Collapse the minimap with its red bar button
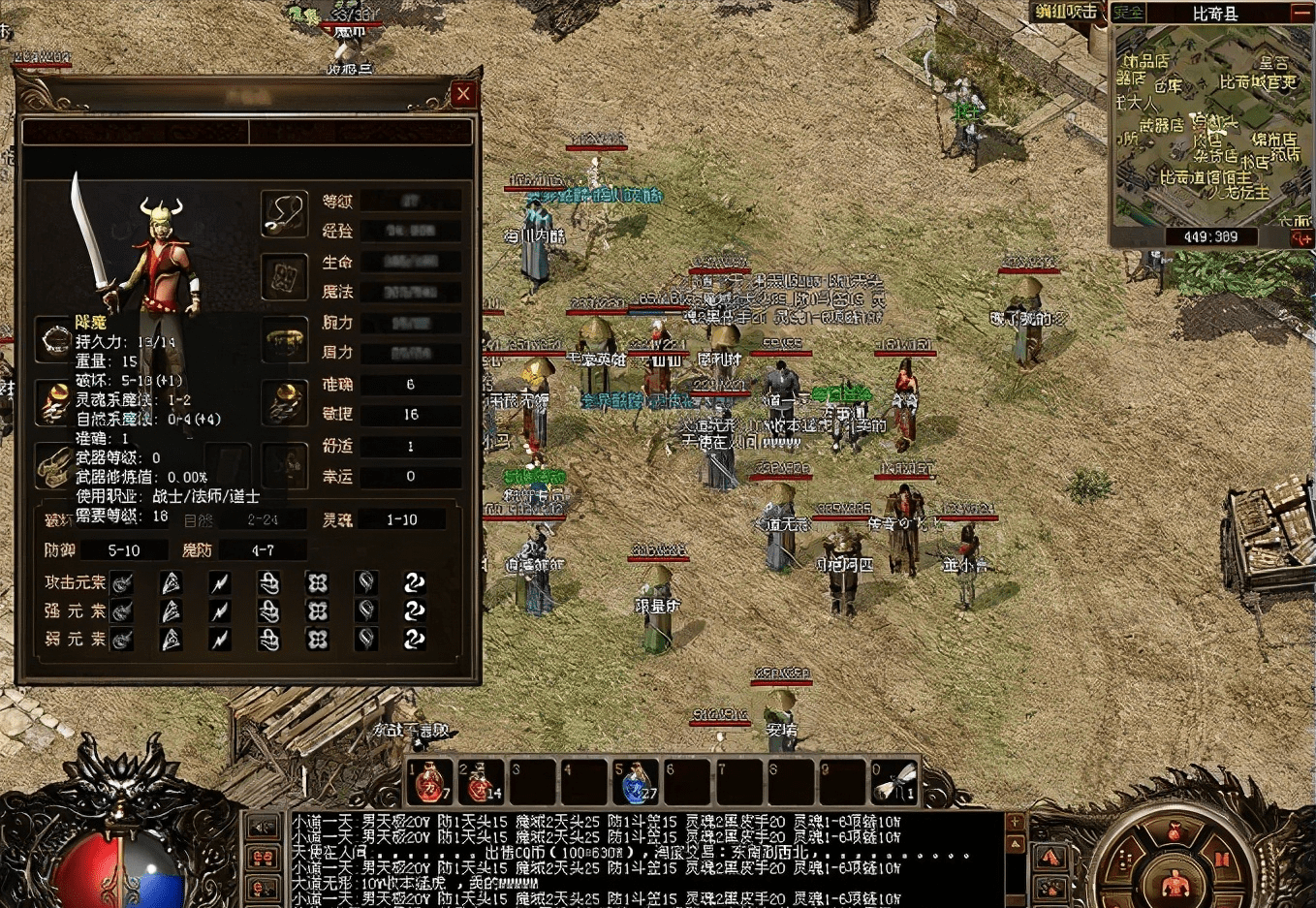1316x908 pixels. pos(1300,13)
